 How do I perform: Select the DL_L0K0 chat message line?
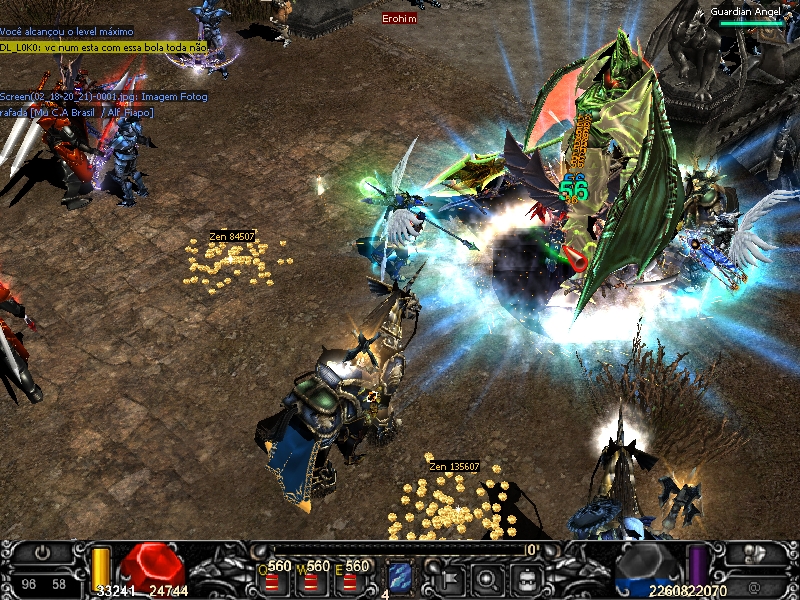[104, 47]
